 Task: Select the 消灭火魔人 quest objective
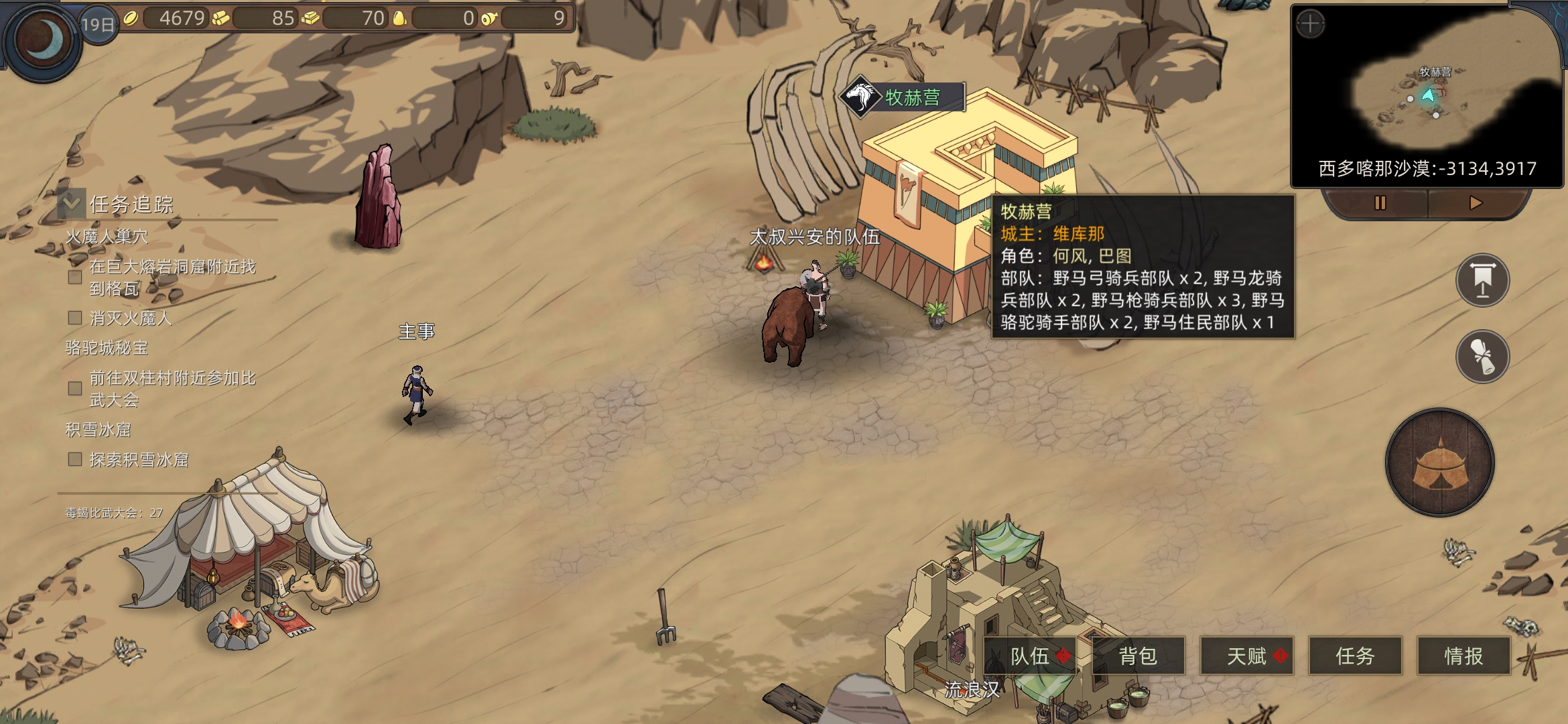(x=130, y=318)
